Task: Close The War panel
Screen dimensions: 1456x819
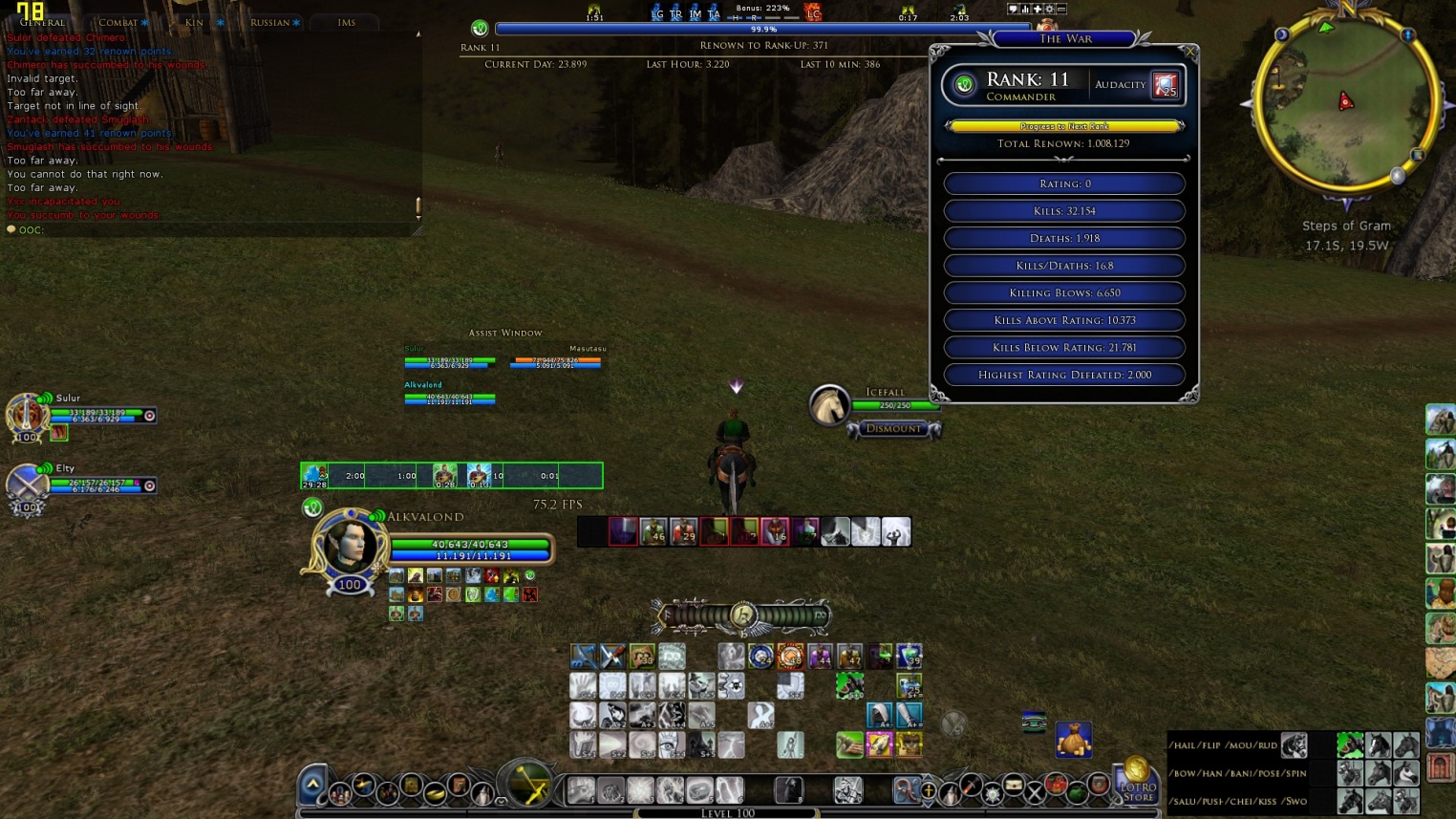Action: (1188, 52)
